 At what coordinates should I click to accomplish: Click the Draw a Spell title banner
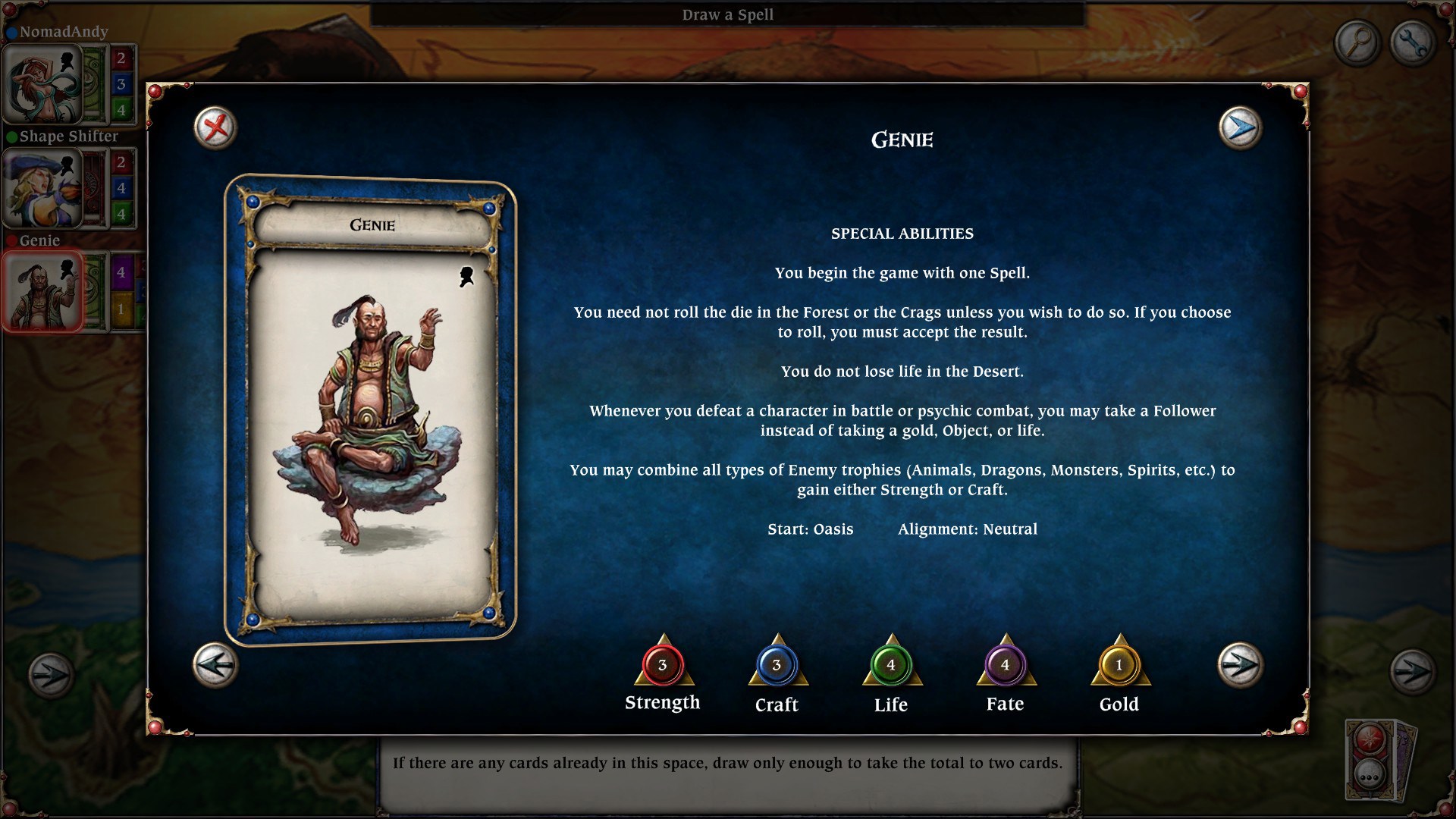tap(727, 14)
